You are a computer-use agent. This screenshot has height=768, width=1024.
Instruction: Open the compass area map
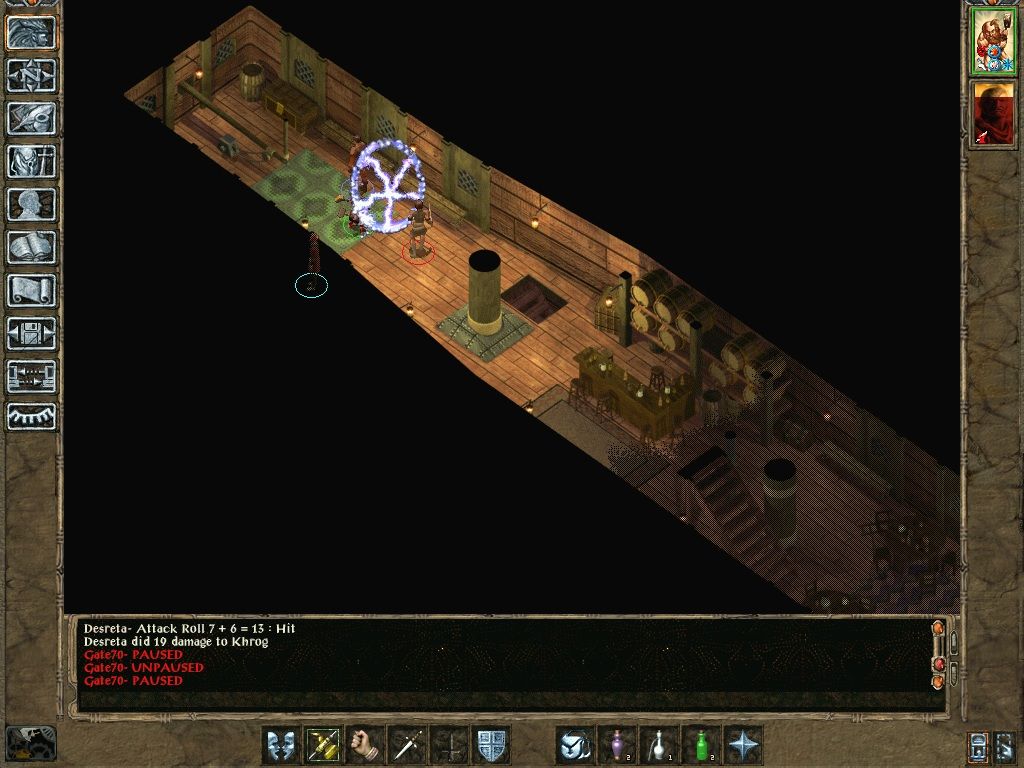point(32,75)
